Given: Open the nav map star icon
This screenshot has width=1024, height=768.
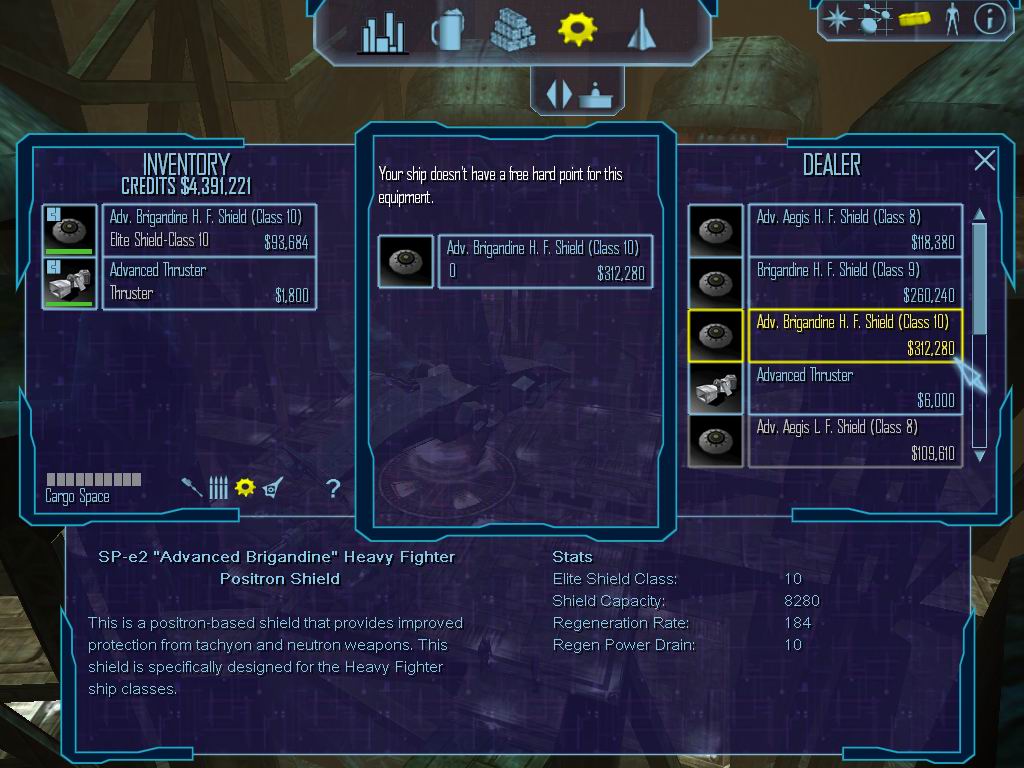Looking at the screenshot, I should [x=836, y=19].
